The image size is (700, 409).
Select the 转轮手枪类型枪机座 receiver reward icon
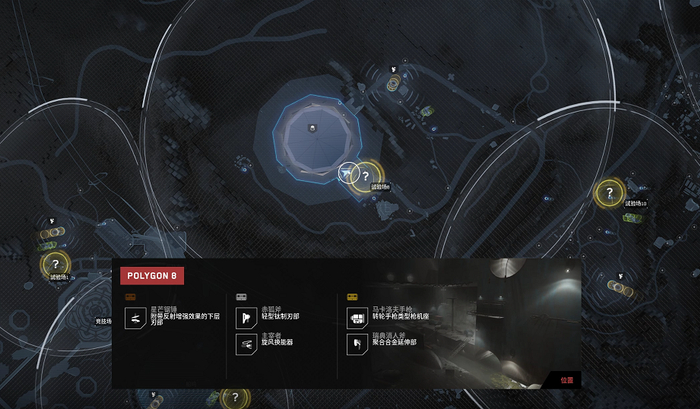[355, 317]
